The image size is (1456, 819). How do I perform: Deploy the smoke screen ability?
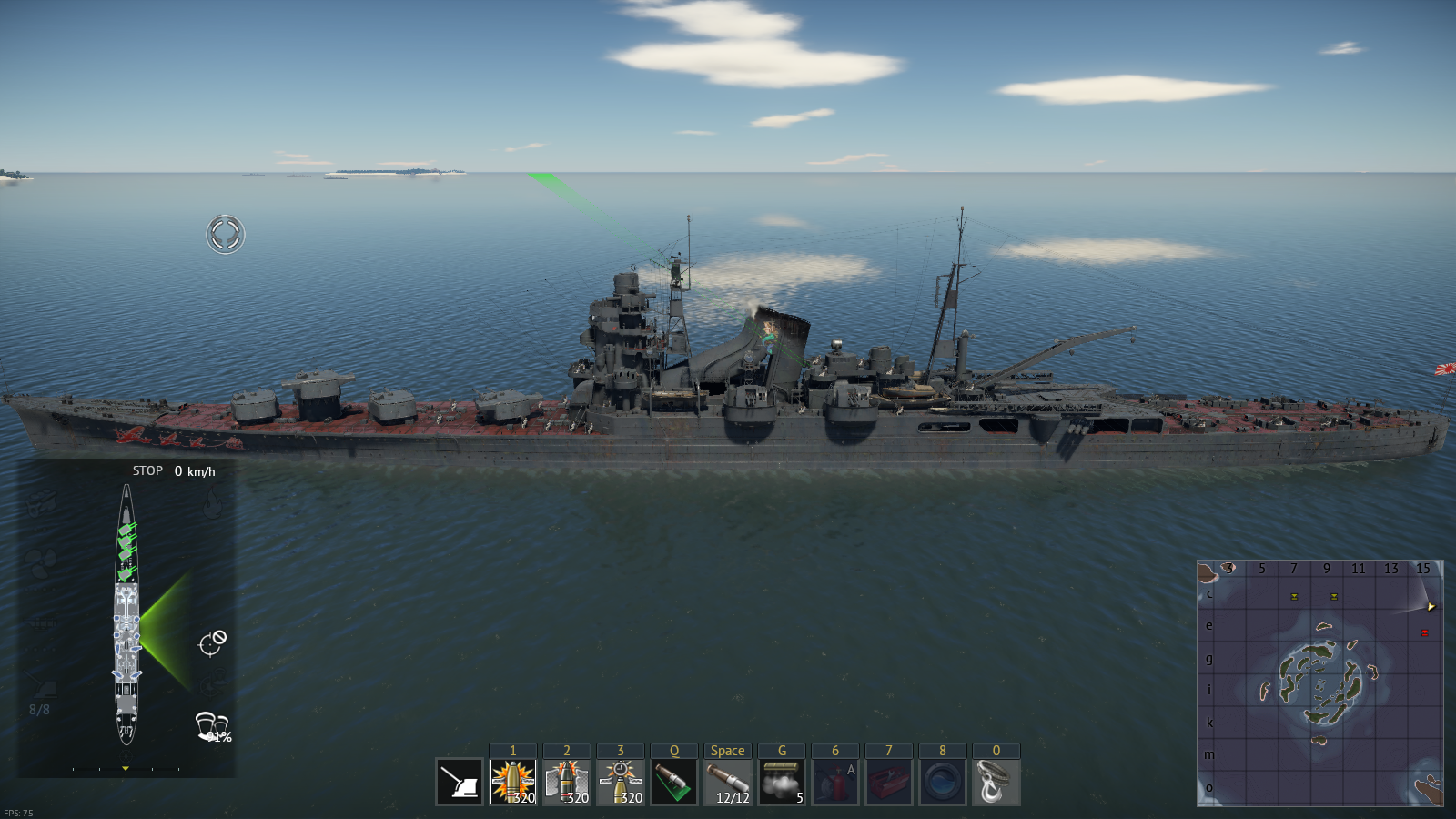pos(782,782)
